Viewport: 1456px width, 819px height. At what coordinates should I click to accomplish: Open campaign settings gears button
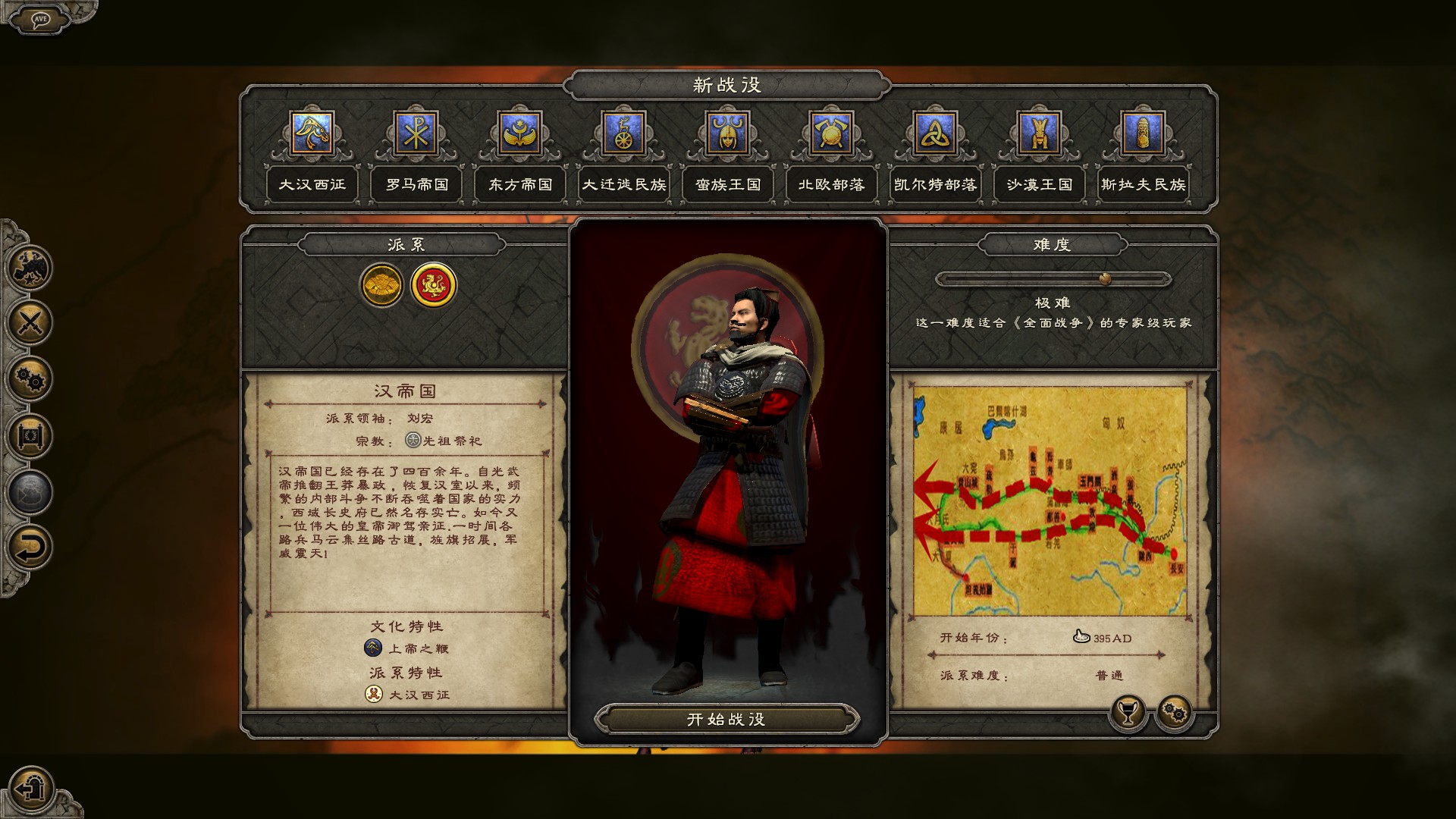[x=1174, y=712]
